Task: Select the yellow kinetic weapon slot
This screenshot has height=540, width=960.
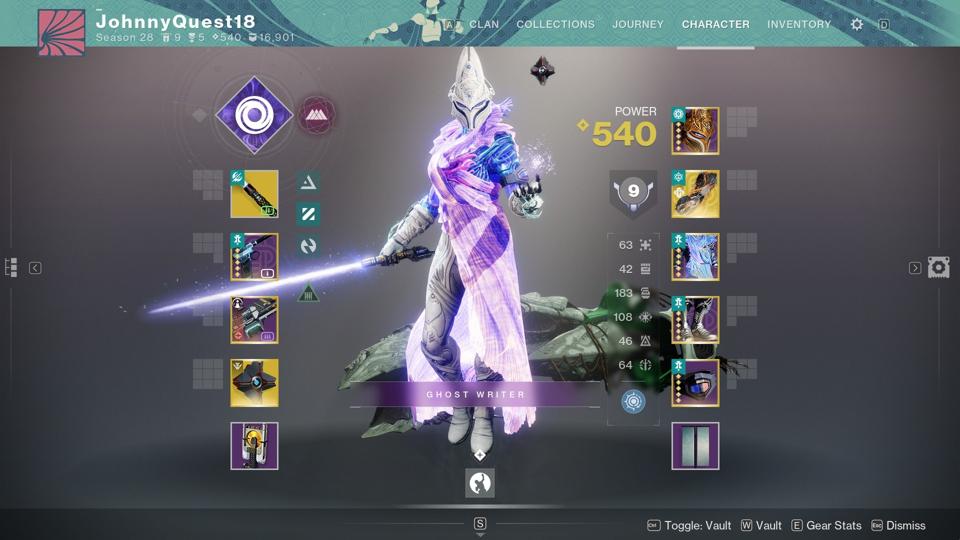Action: (254, 194)
